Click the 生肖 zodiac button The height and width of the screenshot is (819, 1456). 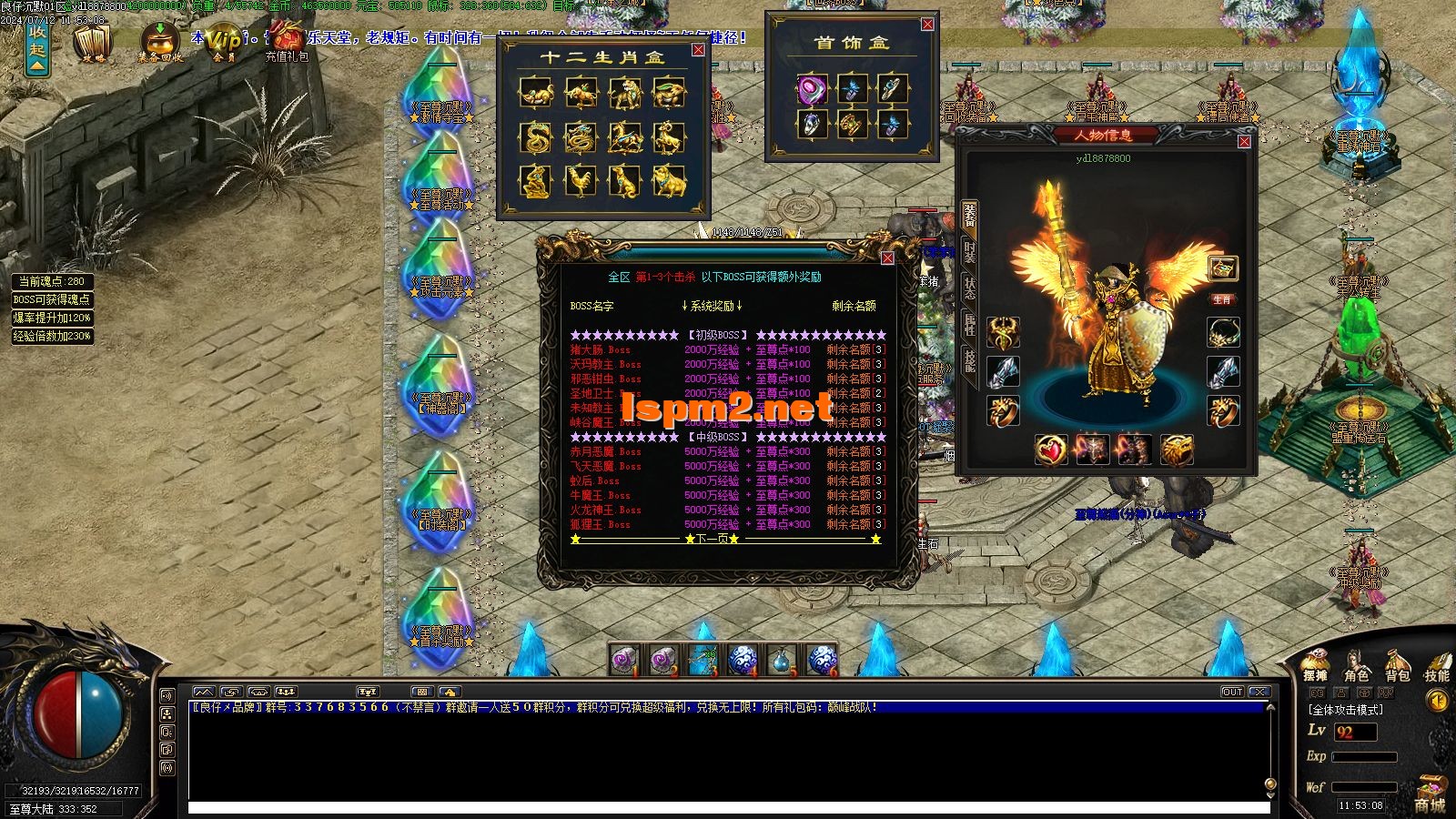(1222, 299)
